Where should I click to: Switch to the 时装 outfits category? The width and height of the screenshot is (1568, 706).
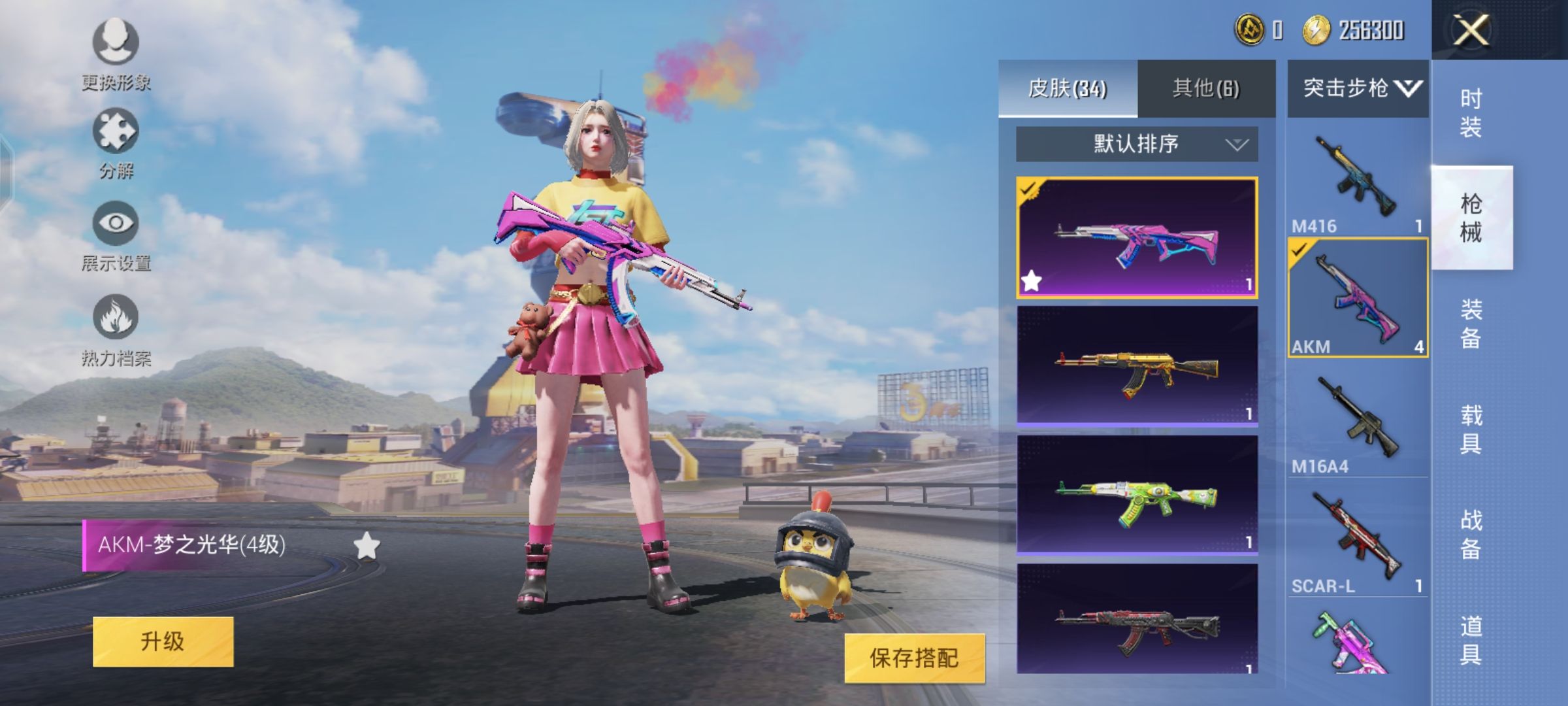click(x=1471, y=113)
